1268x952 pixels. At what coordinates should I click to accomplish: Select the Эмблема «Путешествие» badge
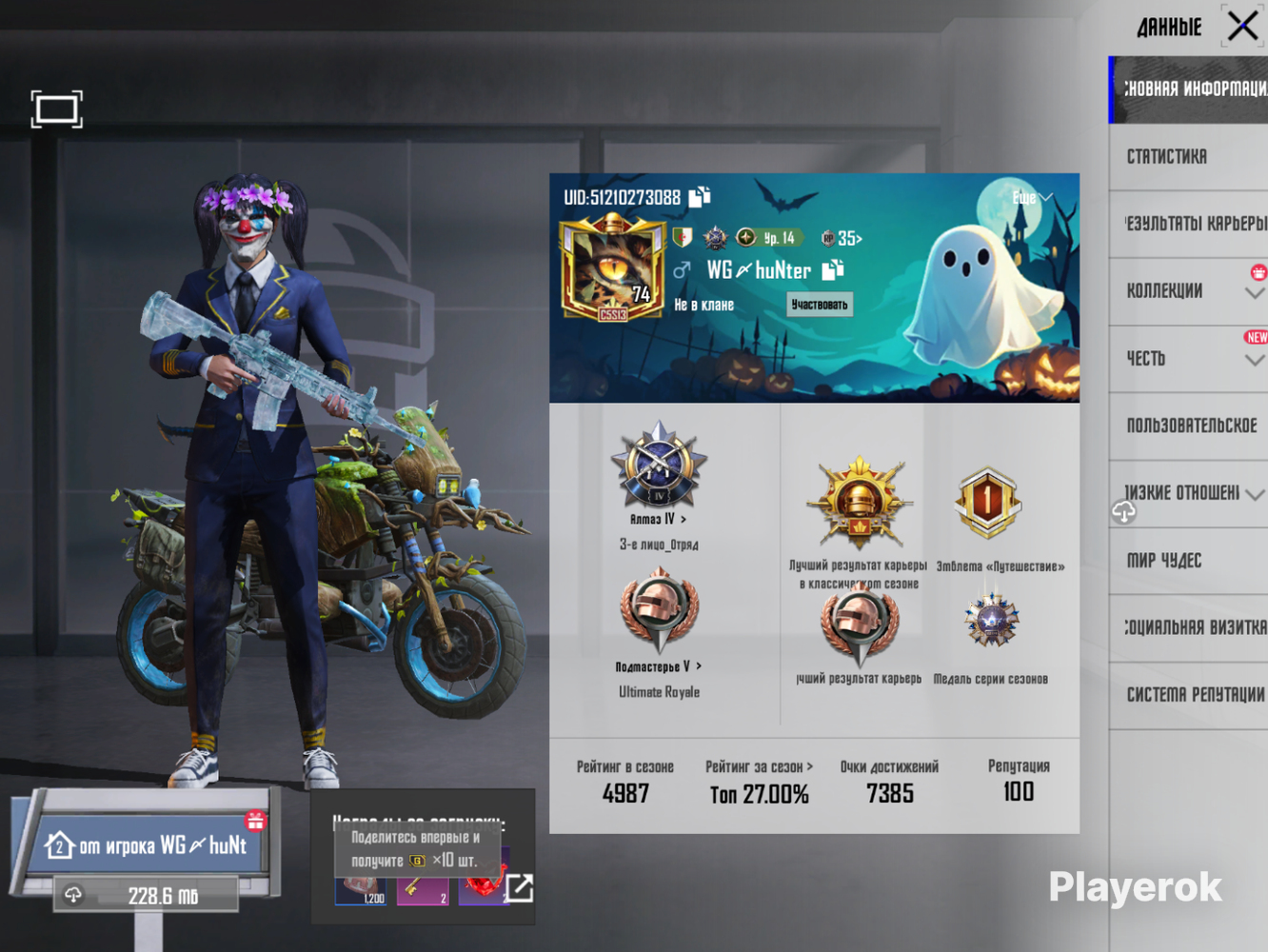coord(988,503)
